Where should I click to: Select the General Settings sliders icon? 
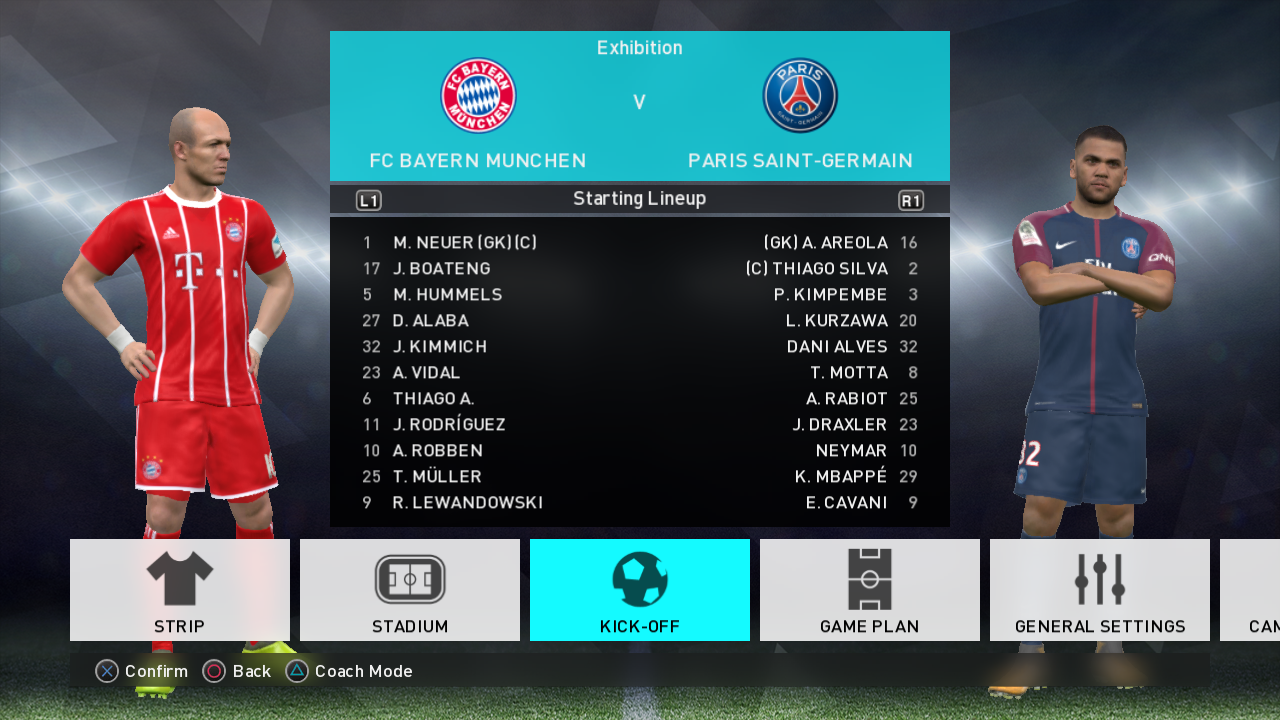1097,580
